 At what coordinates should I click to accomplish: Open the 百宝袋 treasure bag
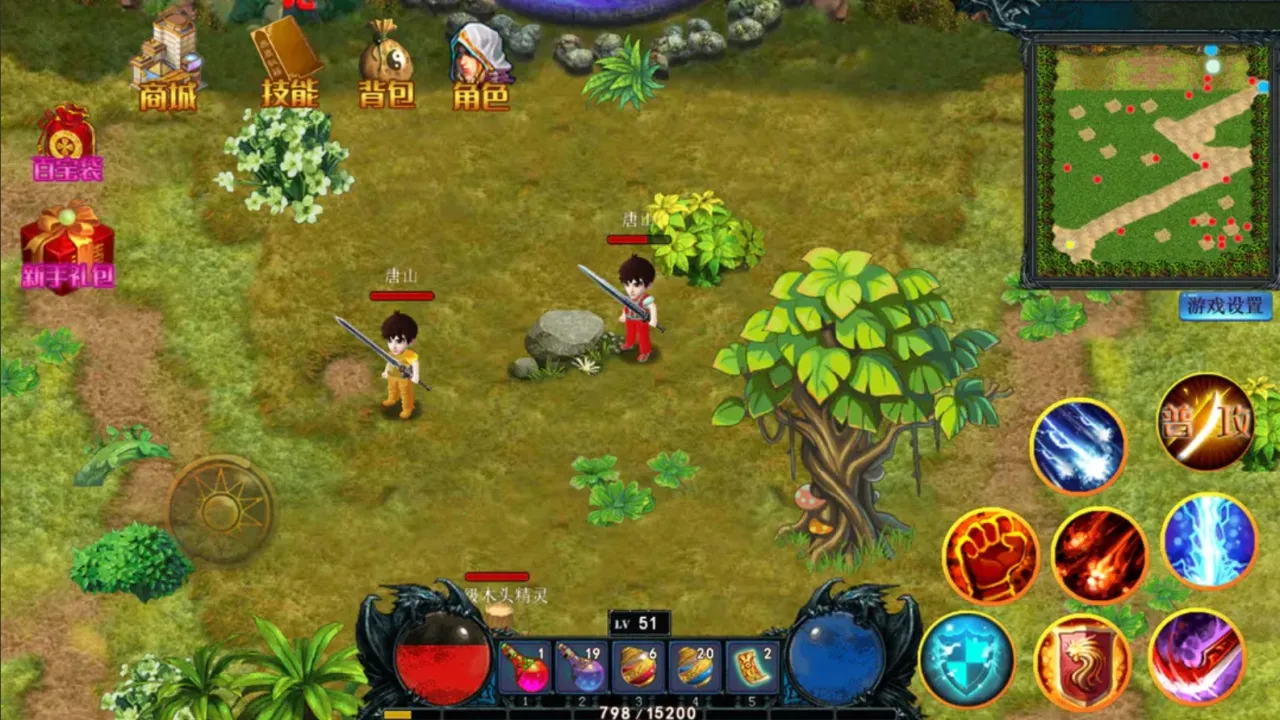point(66,142)
